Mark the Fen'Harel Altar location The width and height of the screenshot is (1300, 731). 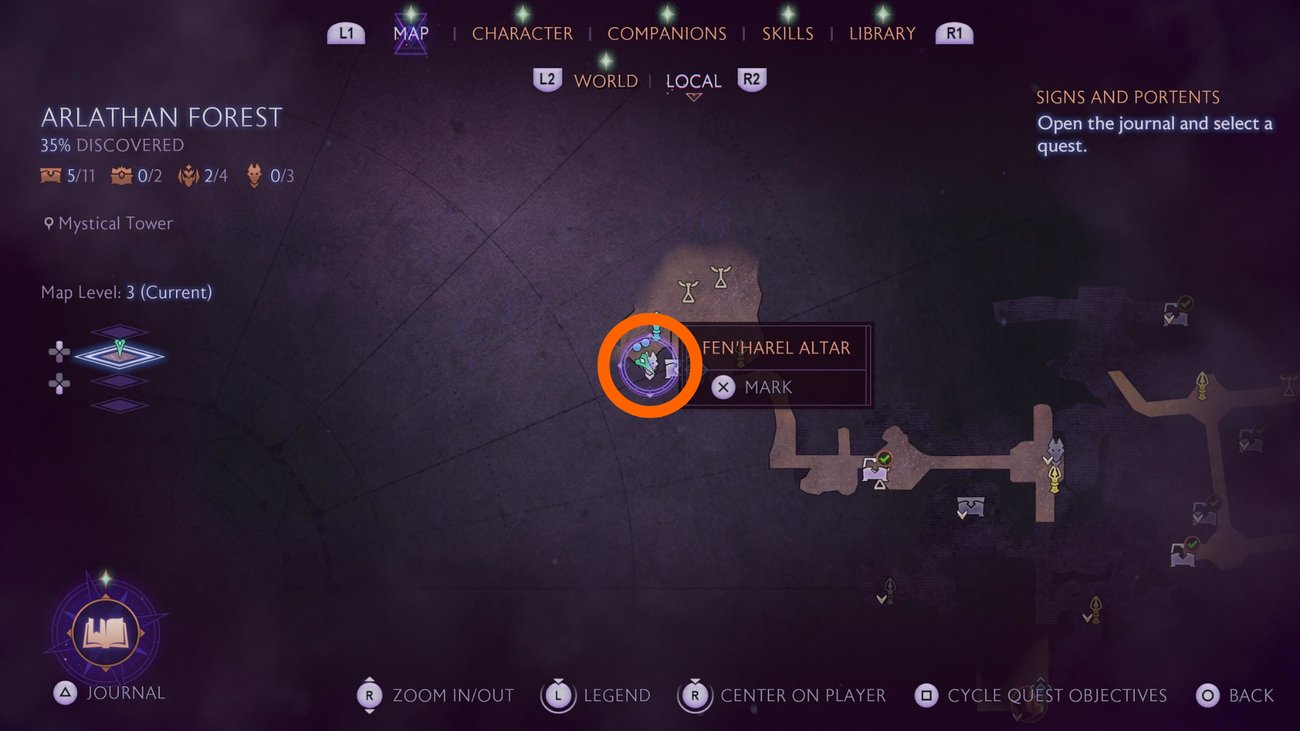[767, 387]
